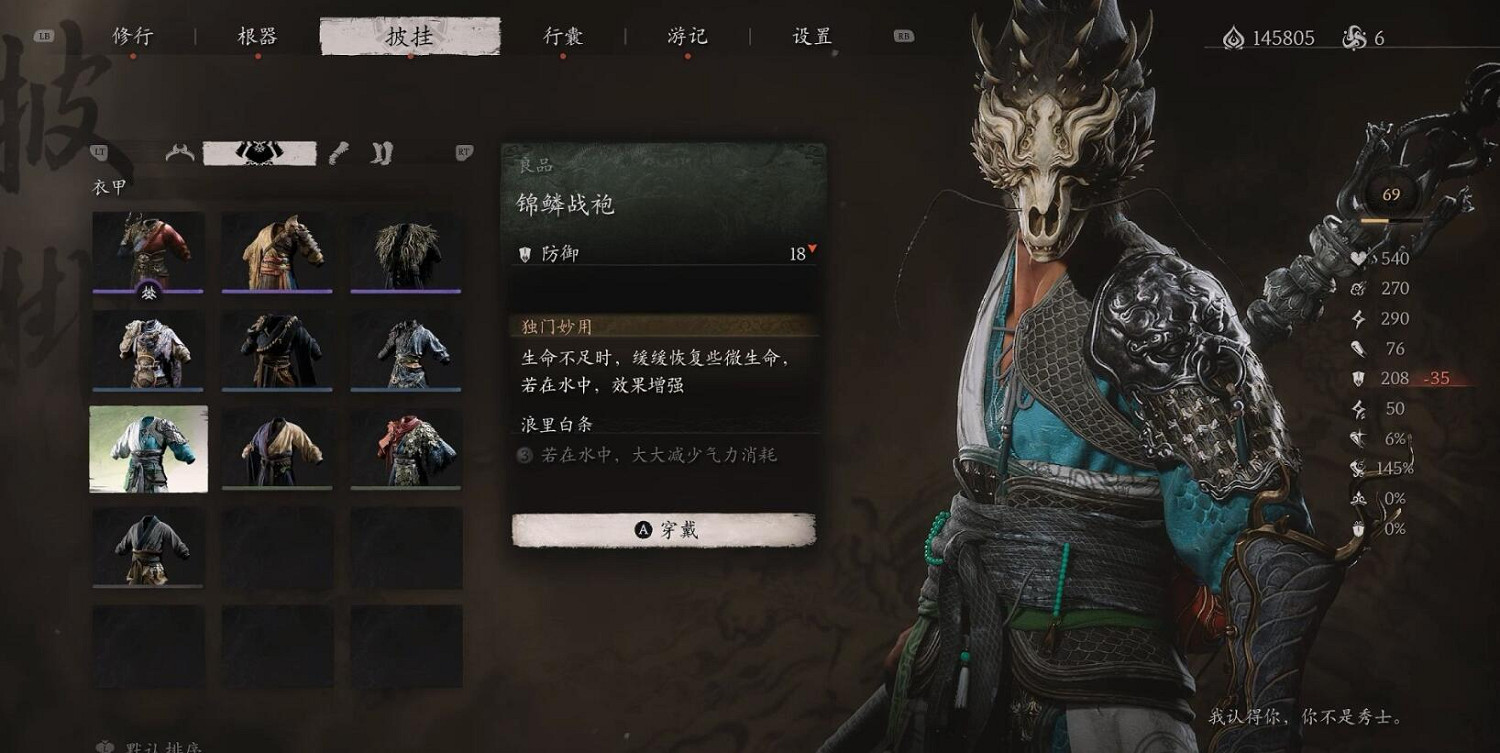
Task: Select the body armor category icon
Action: [x=258, y=152]
